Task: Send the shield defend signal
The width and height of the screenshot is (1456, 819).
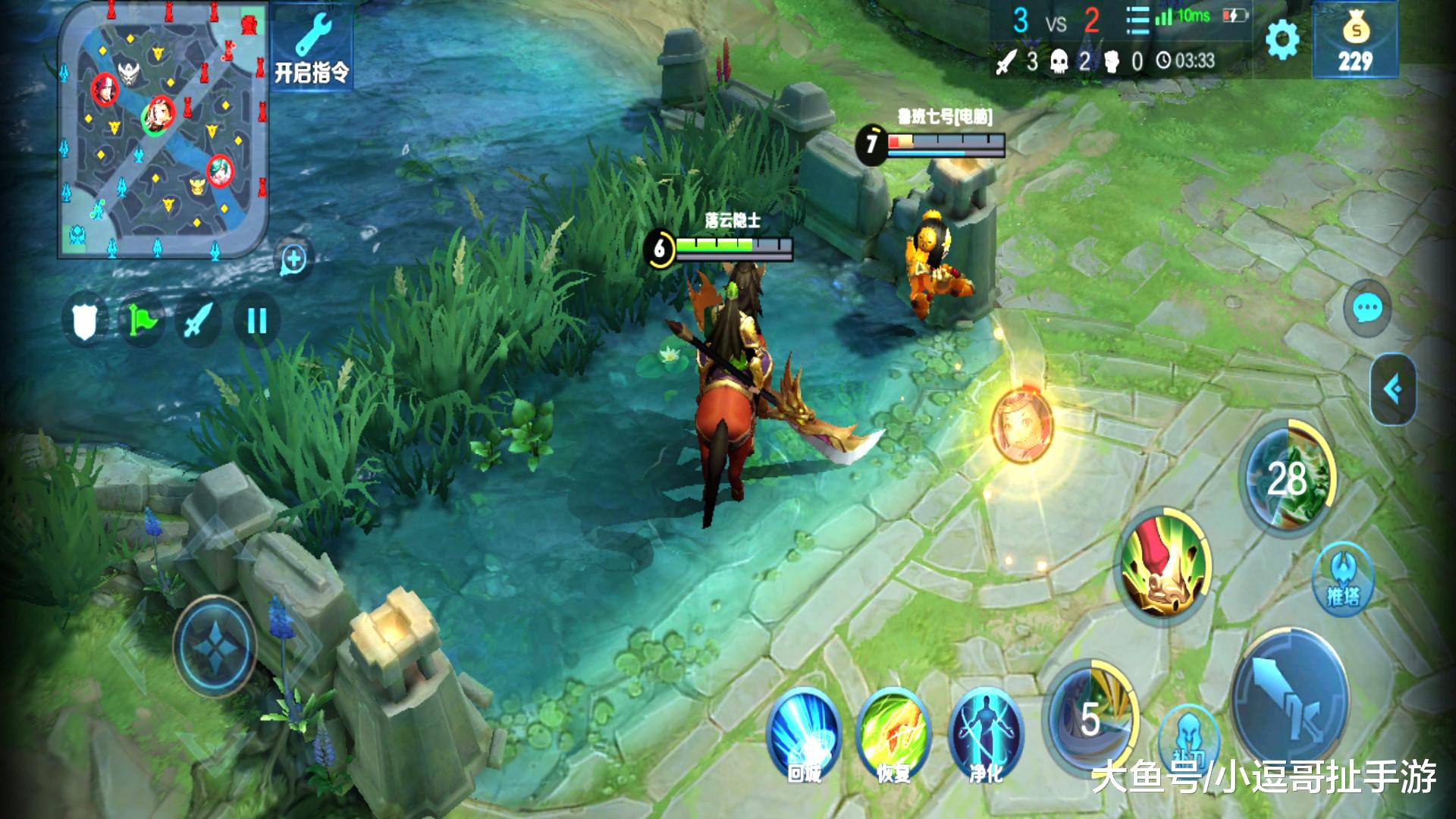Action: [x=86, y=321]
